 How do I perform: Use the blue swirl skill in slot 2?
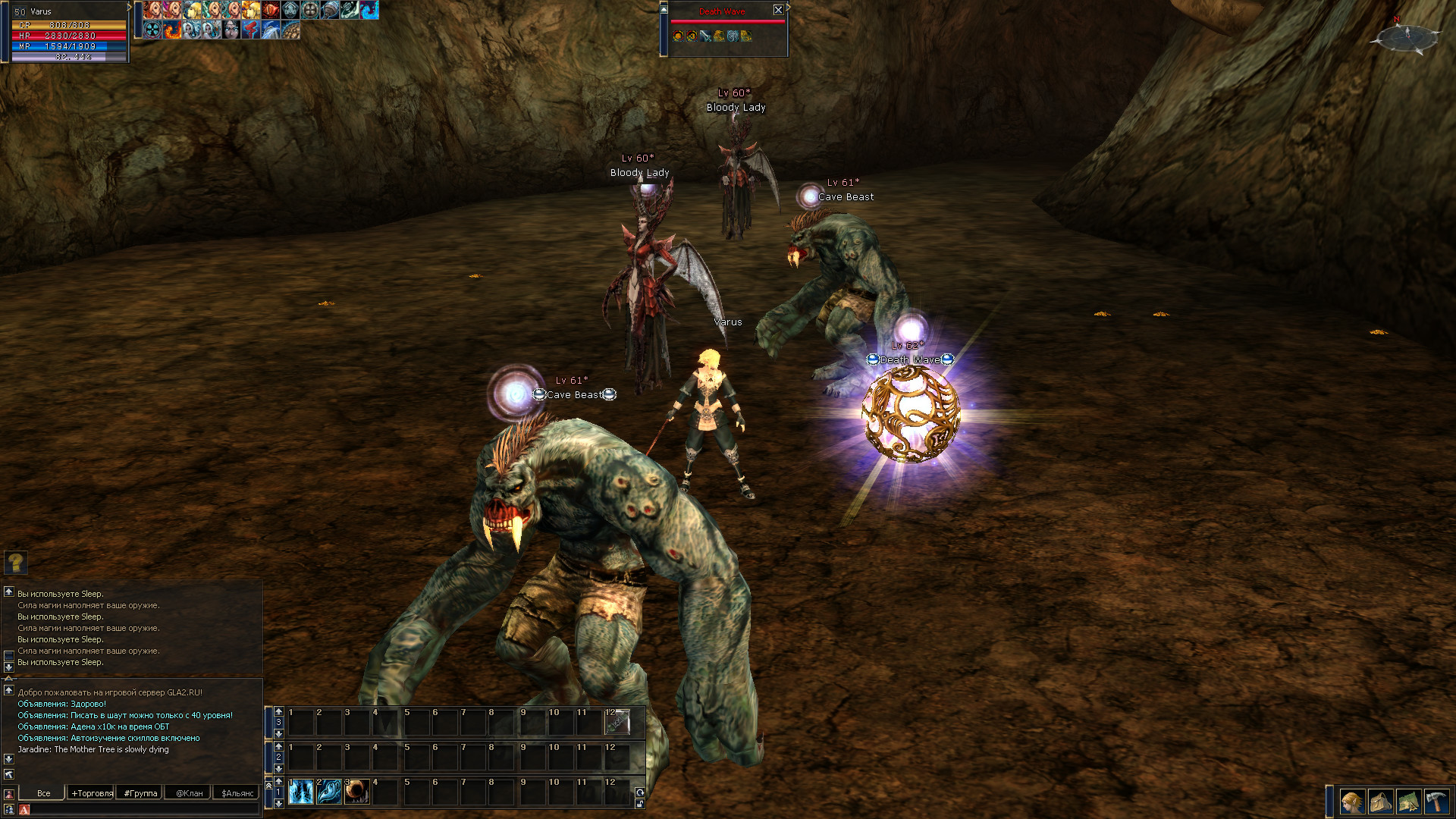329,792
